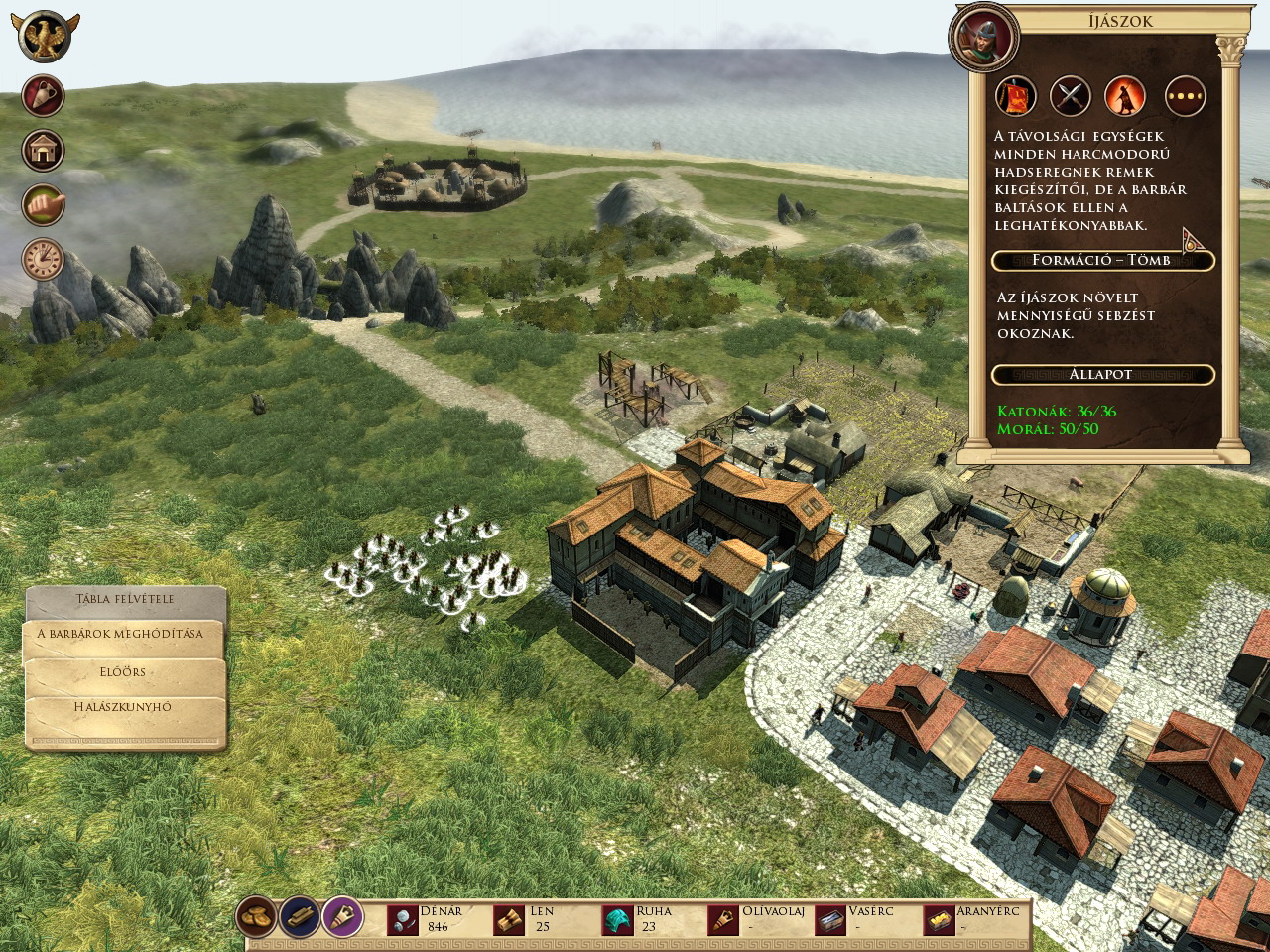Open the golden eagle main menu
Screen dimensions: 1270x952
pos(46,37)
